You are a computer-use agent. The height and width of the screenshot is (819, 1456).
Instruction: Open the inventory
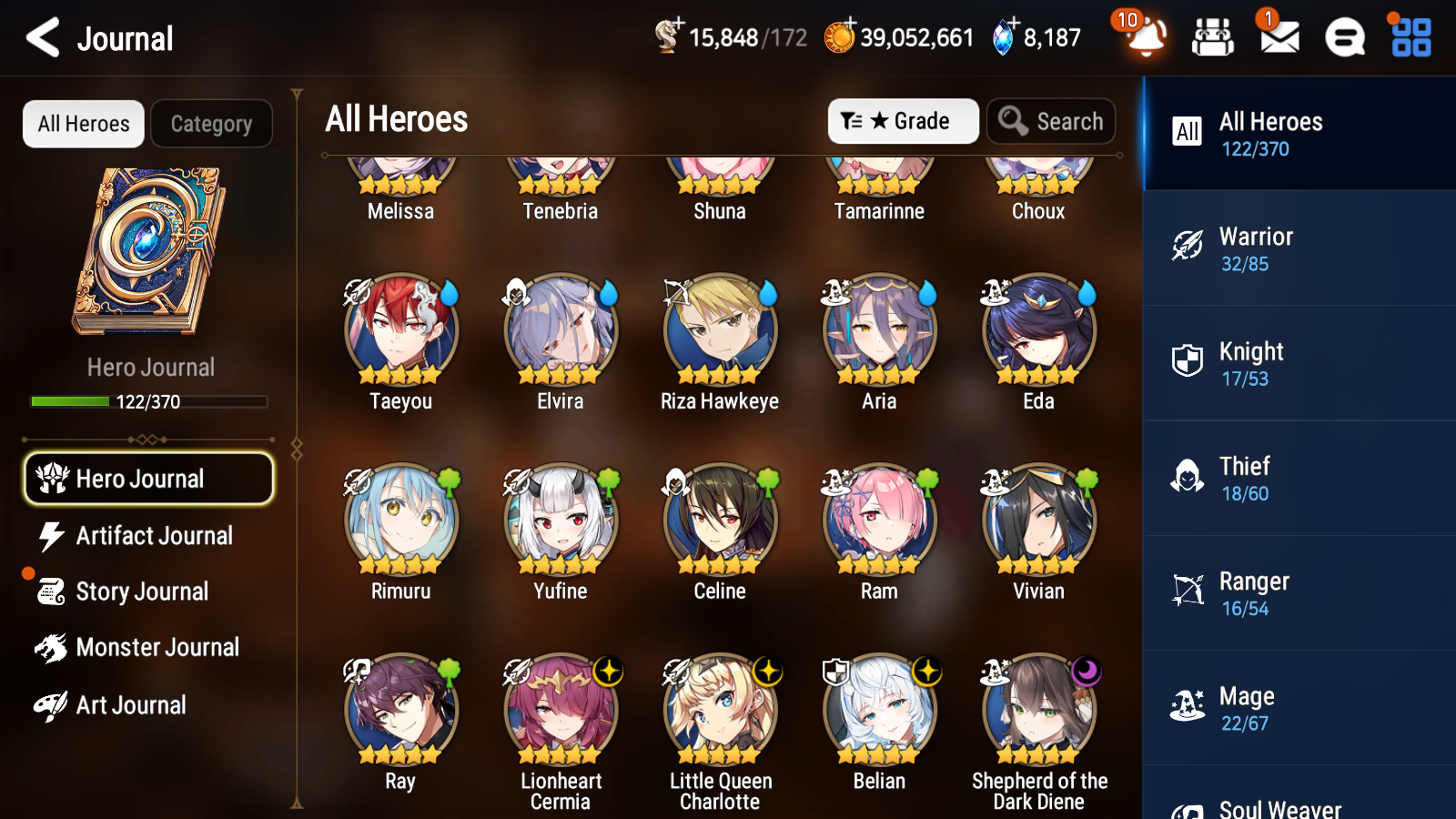[x=1213, y=38]
